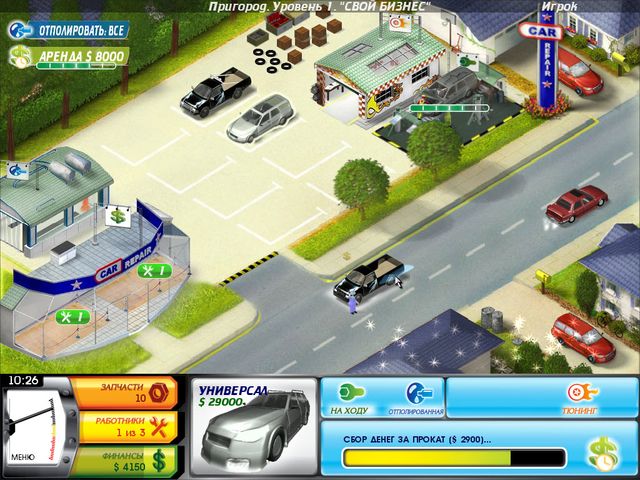Click the dollar marker above the office
Viewport: 640px width, 480px height.
point(117,215)
